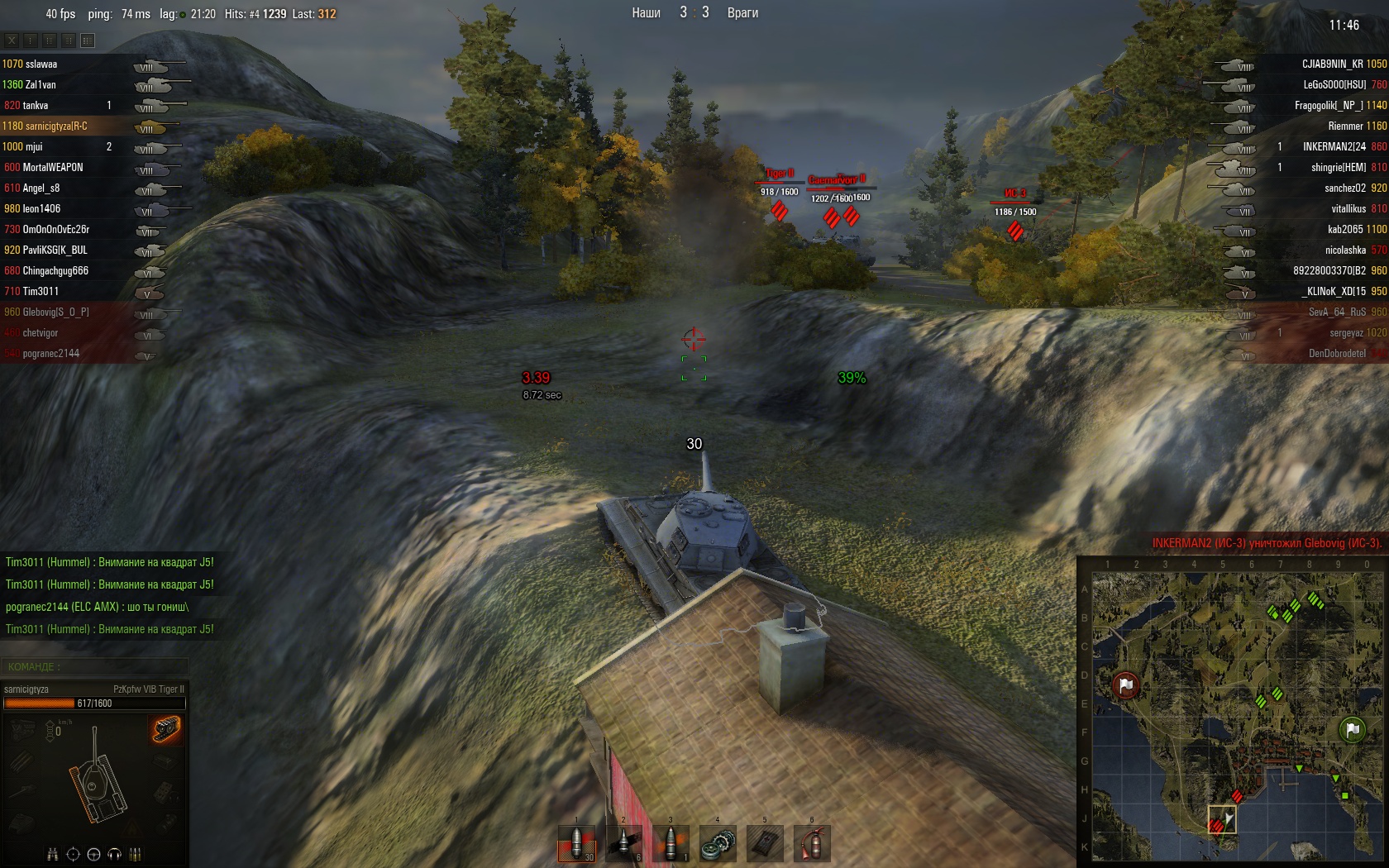
Task: Select player Zal1van in the ally list
Action: (41, 84)
